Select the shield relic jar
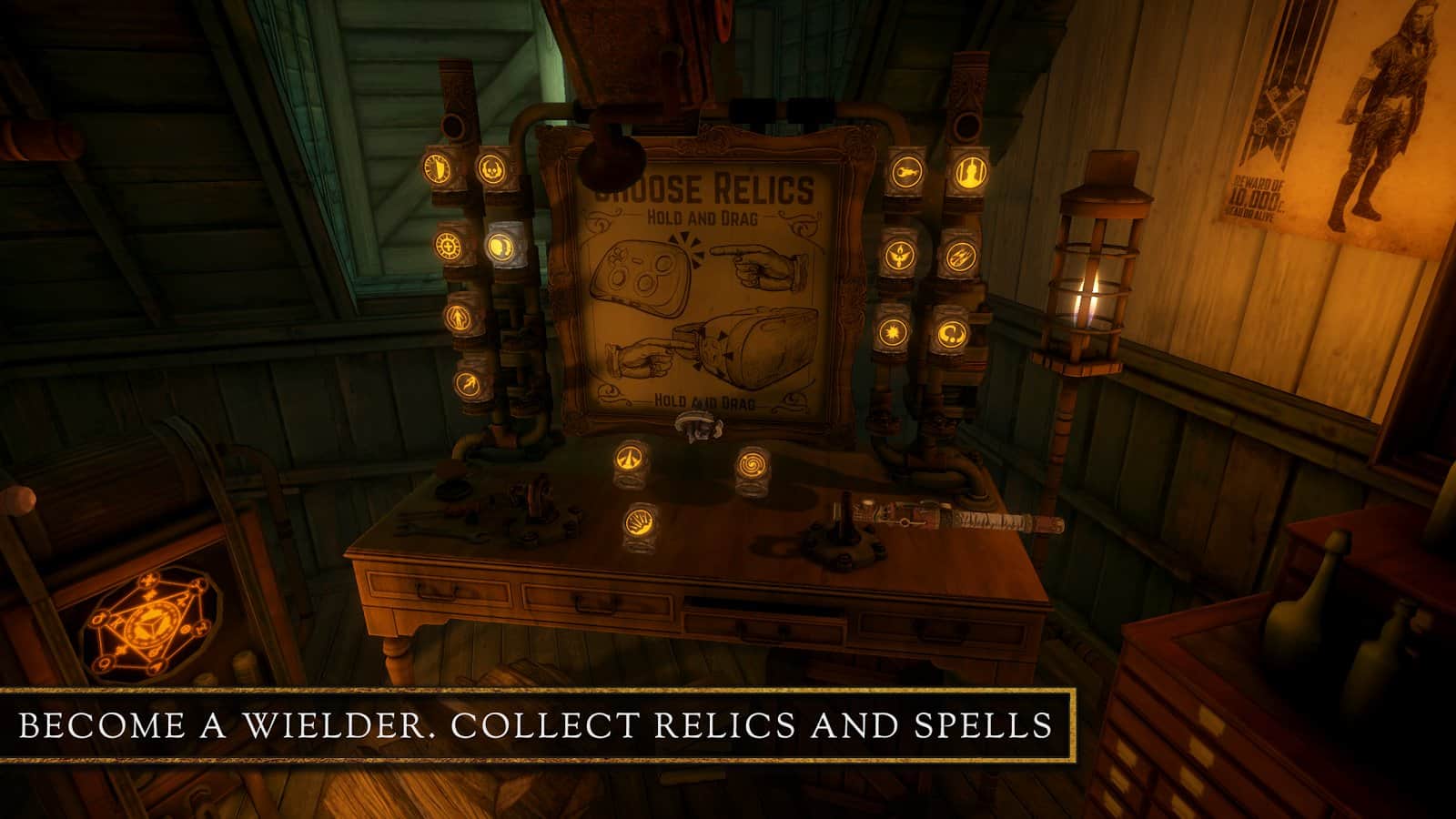 pos(436,167)
